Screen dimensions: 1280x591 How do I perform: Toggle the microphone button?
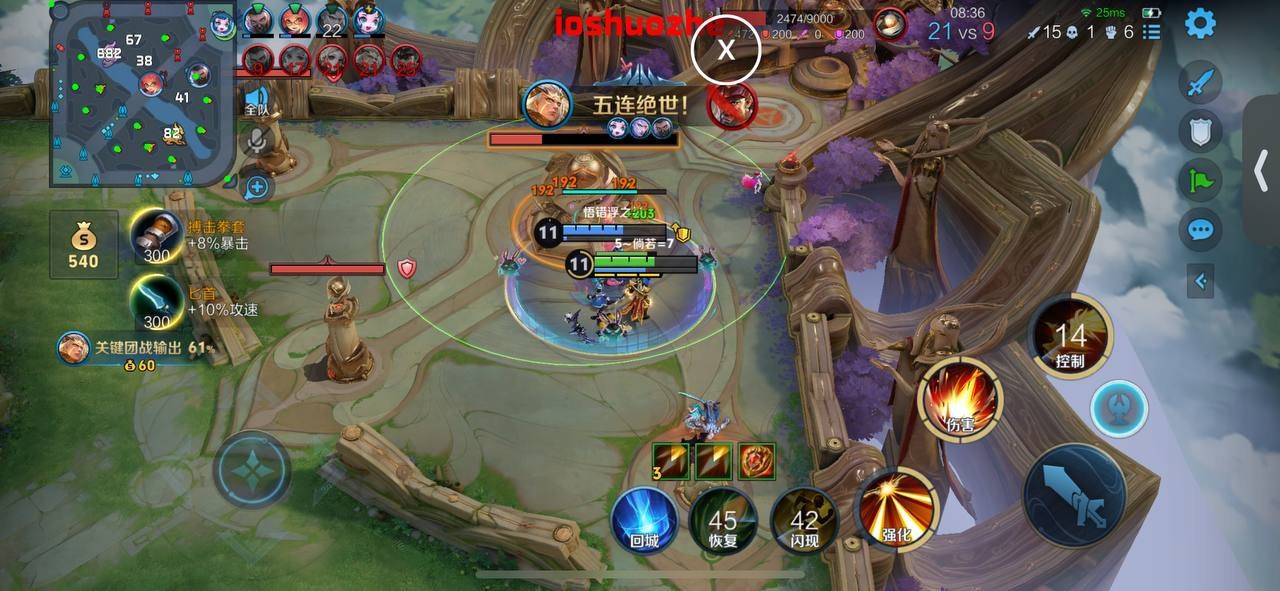[257, 141]
